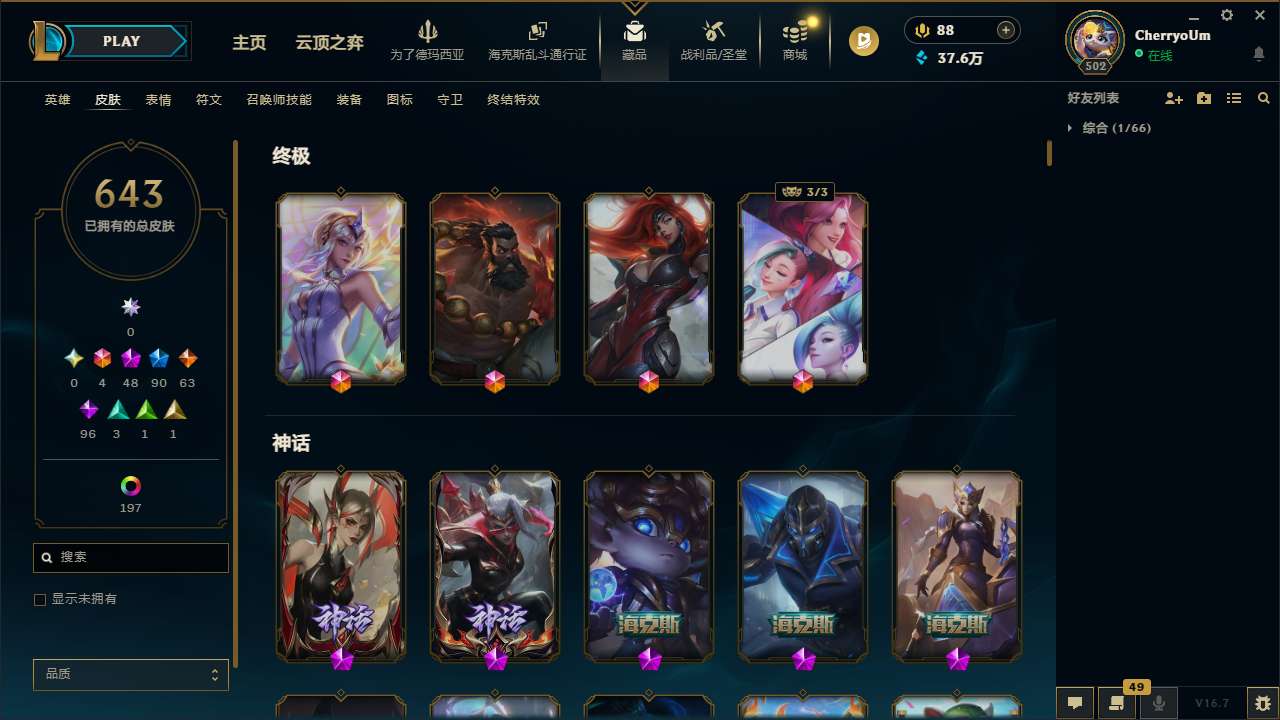Toggle the 显示未拥有 checkbox
This screenshot has width=1280, height=720.
pos(40,599)
